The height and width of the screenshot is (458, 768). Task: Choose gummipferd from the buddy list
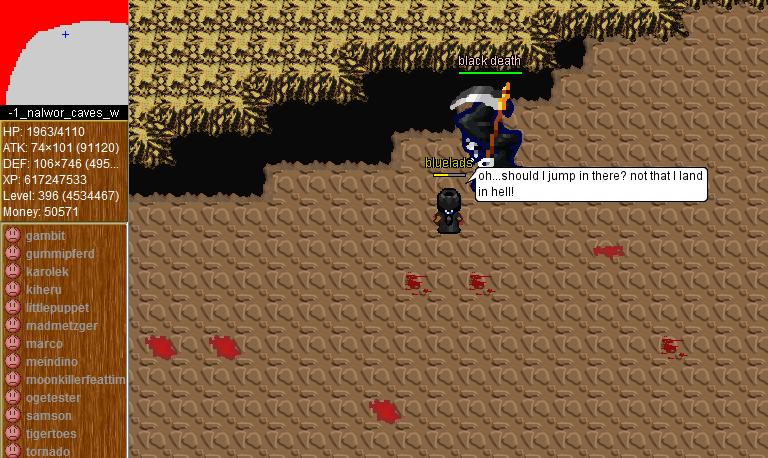coord(59,254)
